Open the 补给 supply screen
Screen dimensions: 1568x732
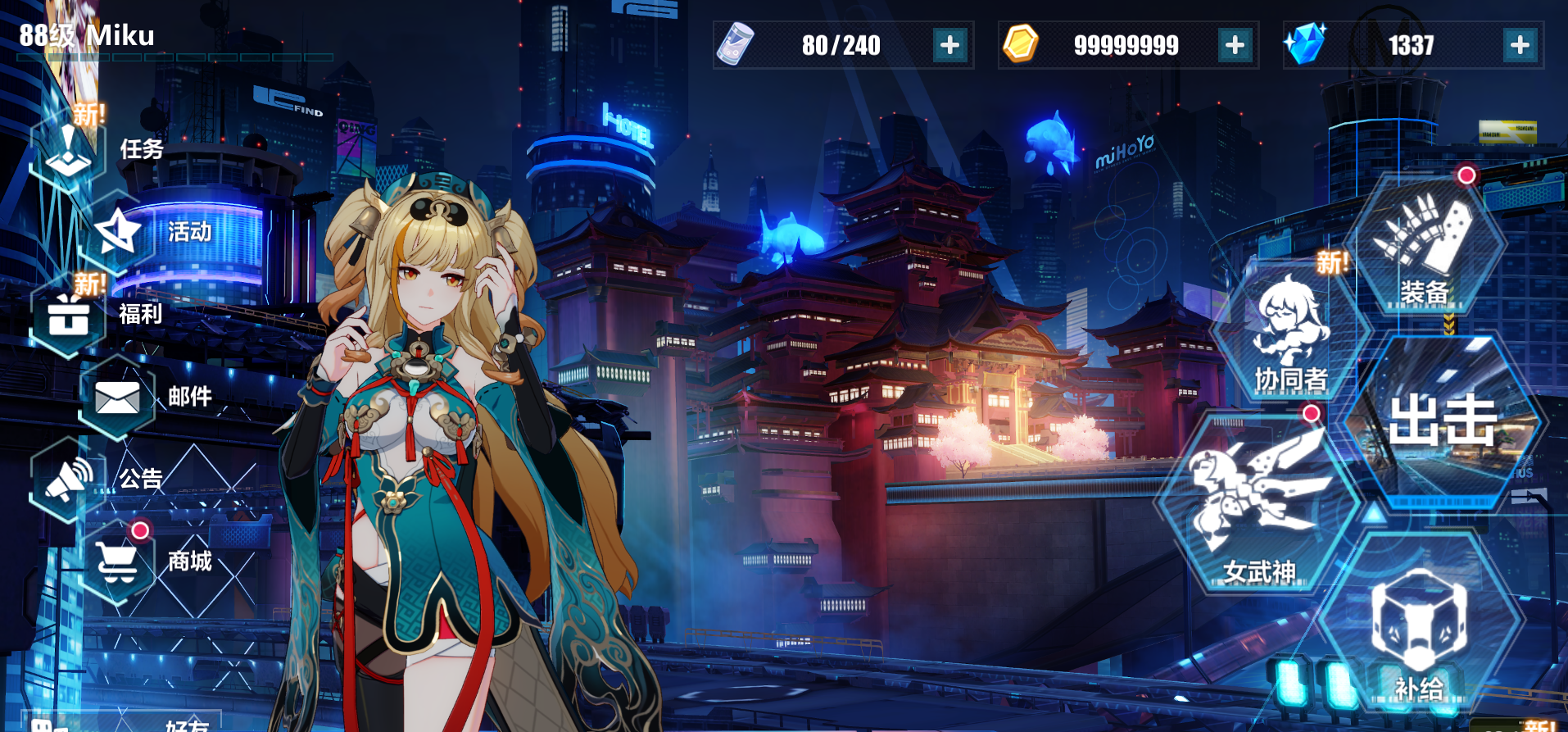[1419, 631]
